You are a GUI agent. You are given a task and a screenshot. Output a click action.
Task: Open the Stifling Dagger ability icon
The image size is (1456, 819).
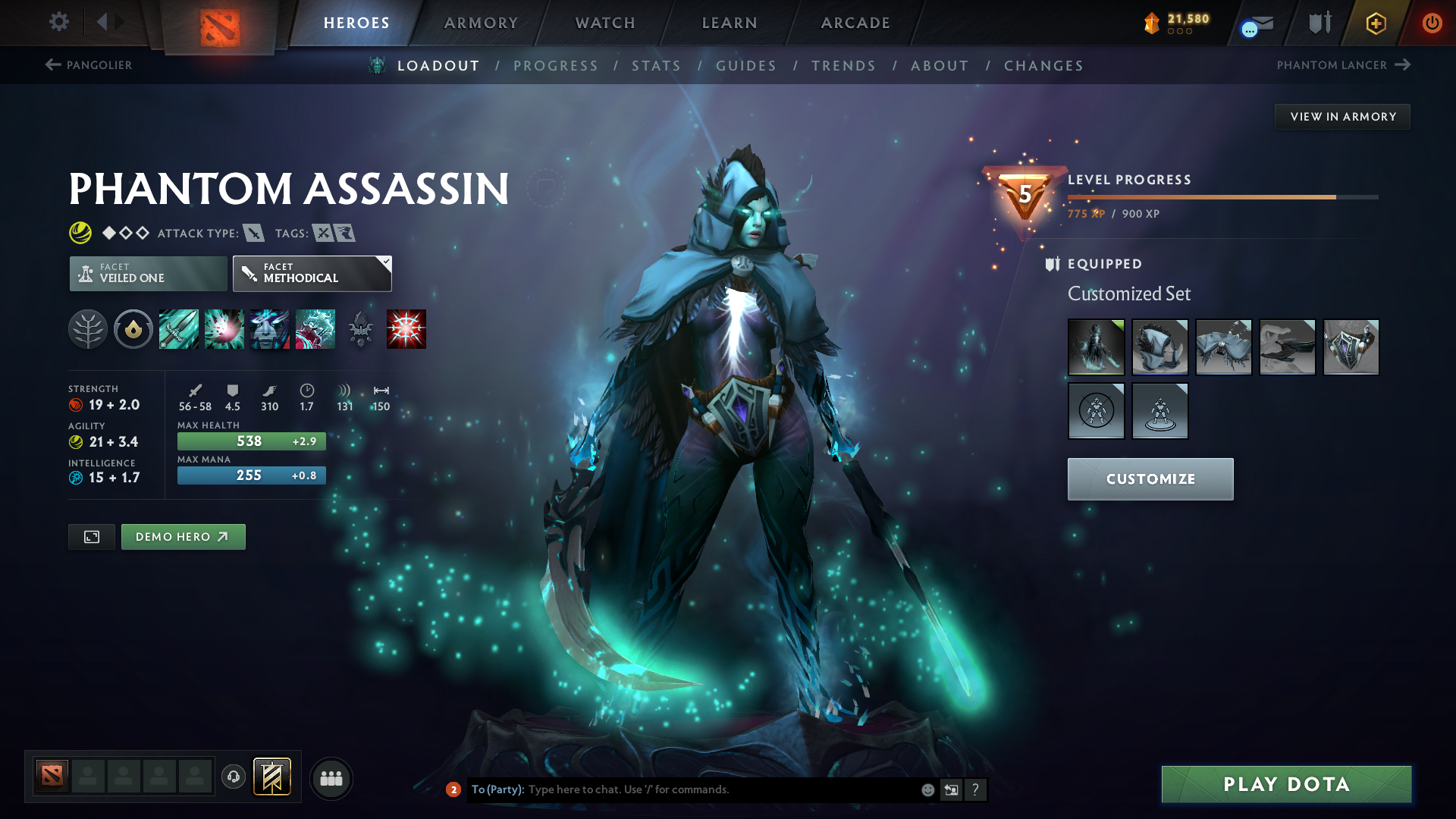pos(178,328)
